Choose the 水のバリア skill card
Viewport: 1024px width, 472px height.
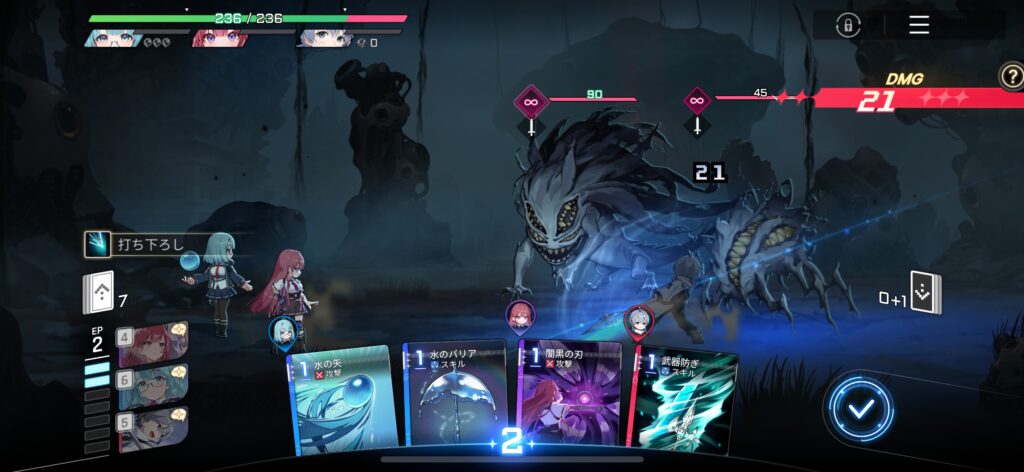point(457,395)
